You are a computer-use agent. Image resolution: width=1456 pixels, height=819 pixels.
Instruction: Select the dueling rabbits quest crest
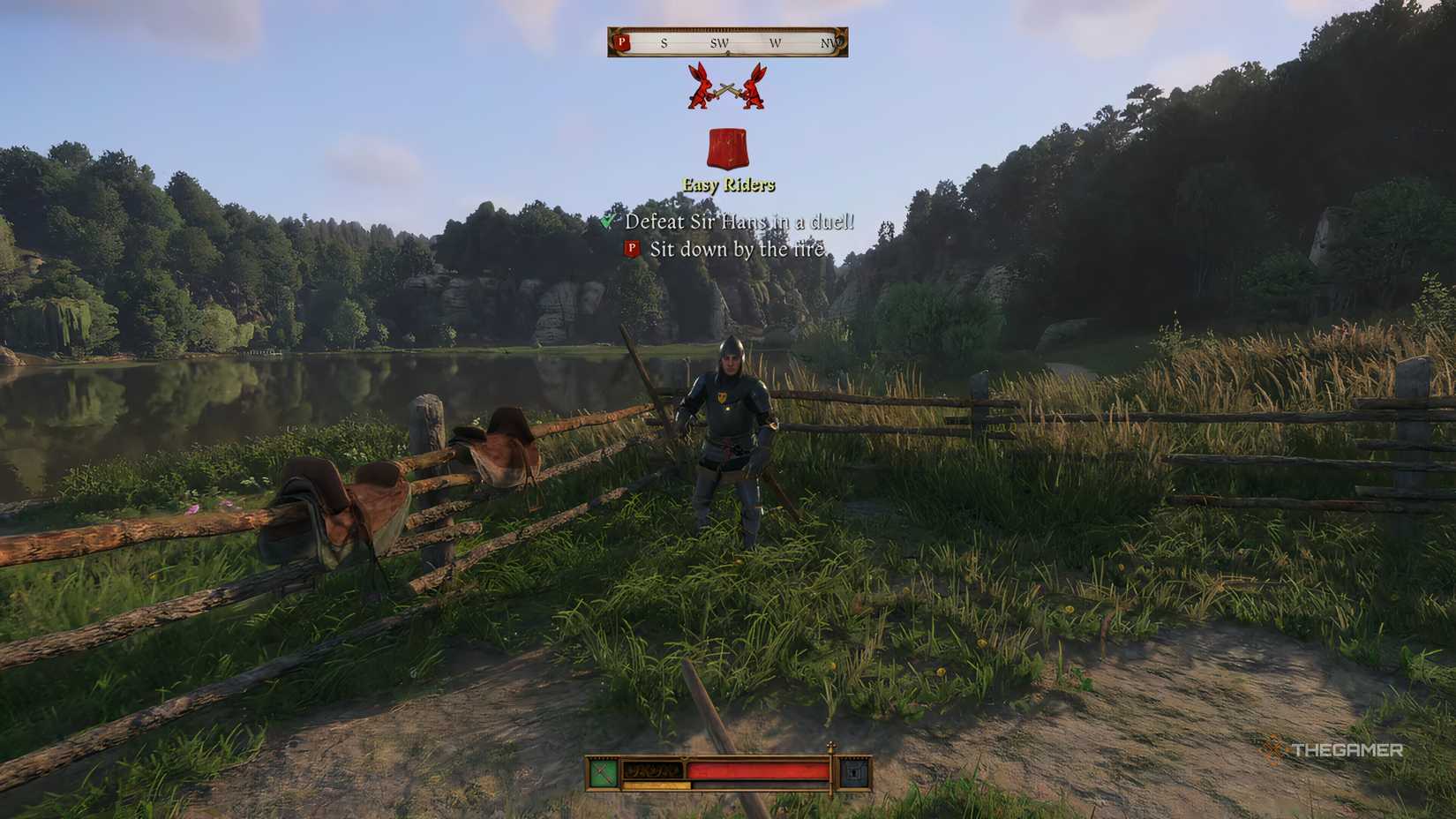coord(725,88)
